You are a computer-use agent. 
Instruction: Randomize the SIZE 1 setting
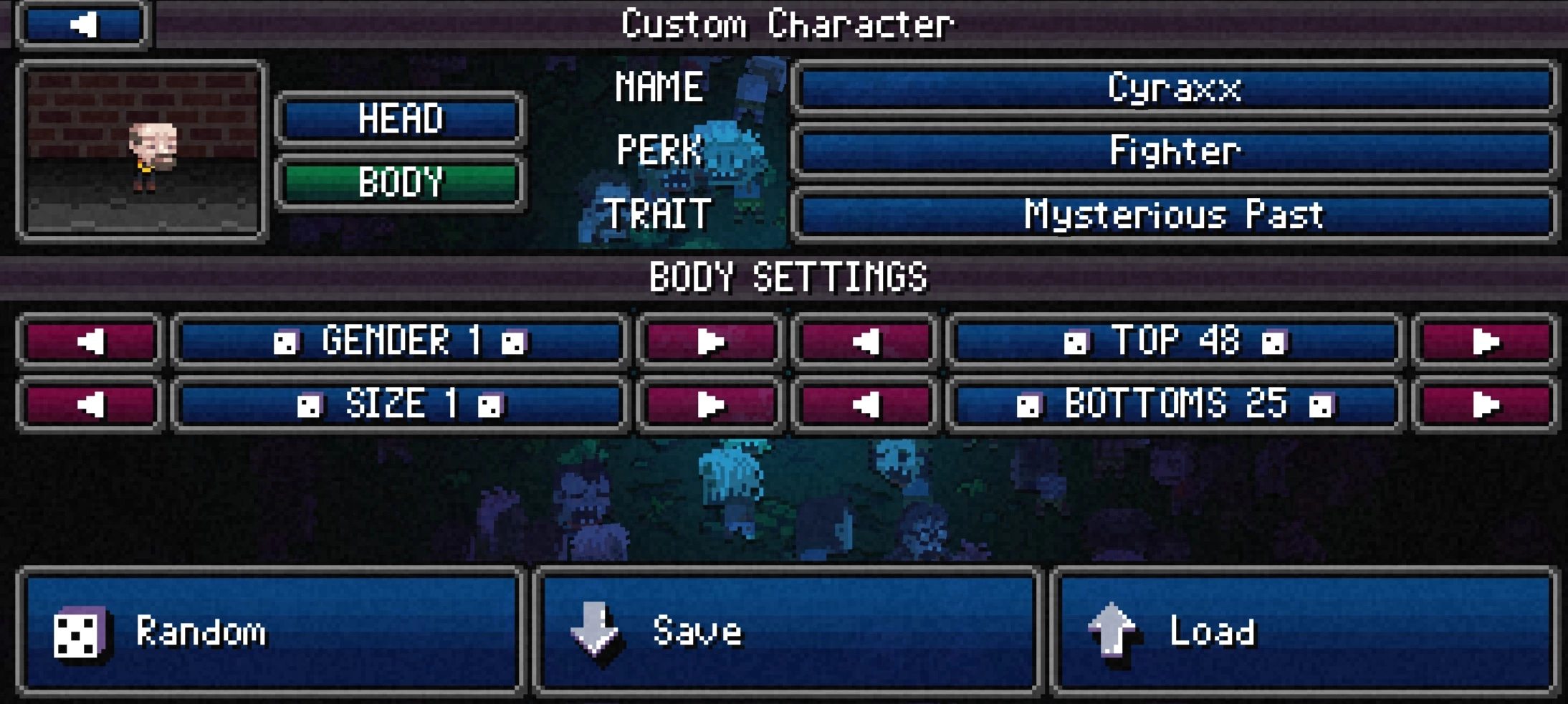(x=401, y=405)
